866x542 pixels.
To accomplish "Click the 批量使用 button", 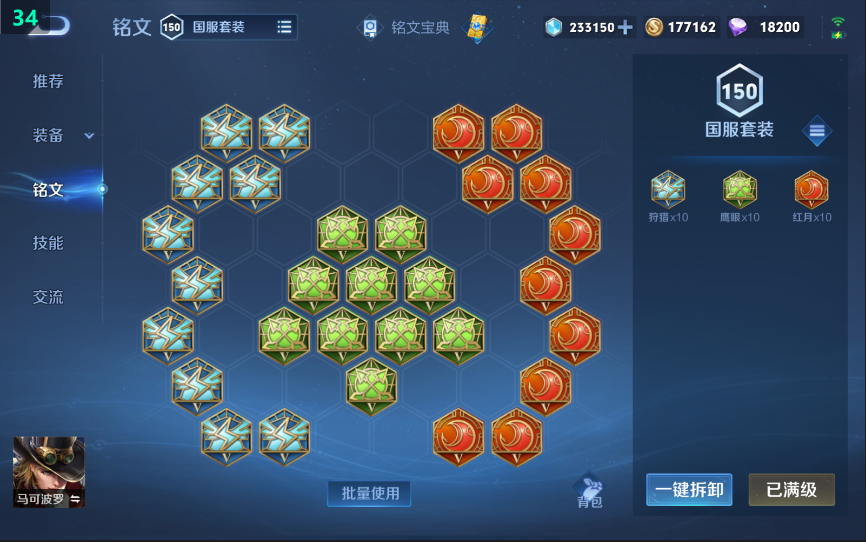I will pos(370,493).
